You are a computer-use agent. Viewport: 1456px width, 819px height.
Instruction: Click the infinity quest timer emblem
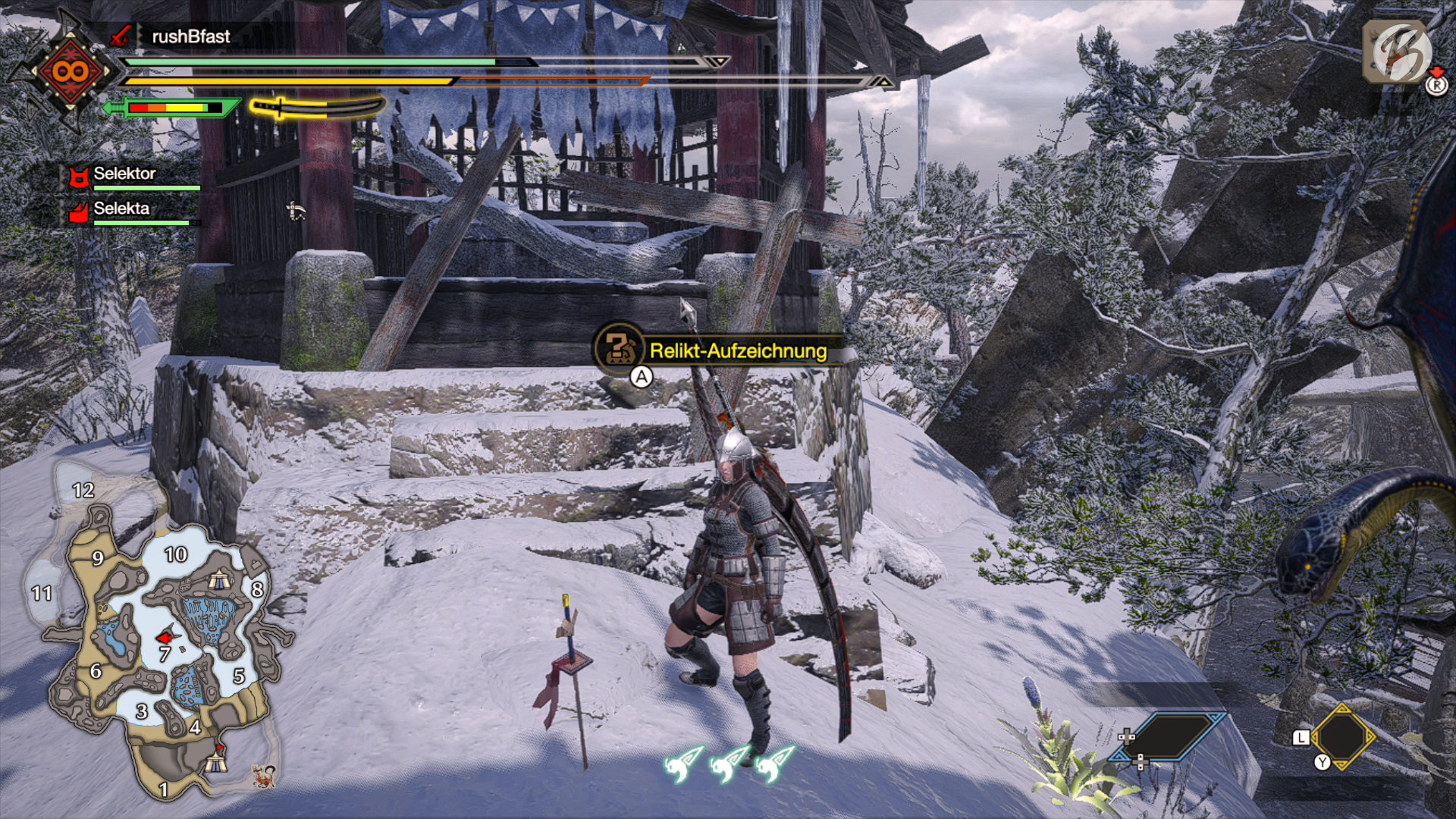[70, 72]
